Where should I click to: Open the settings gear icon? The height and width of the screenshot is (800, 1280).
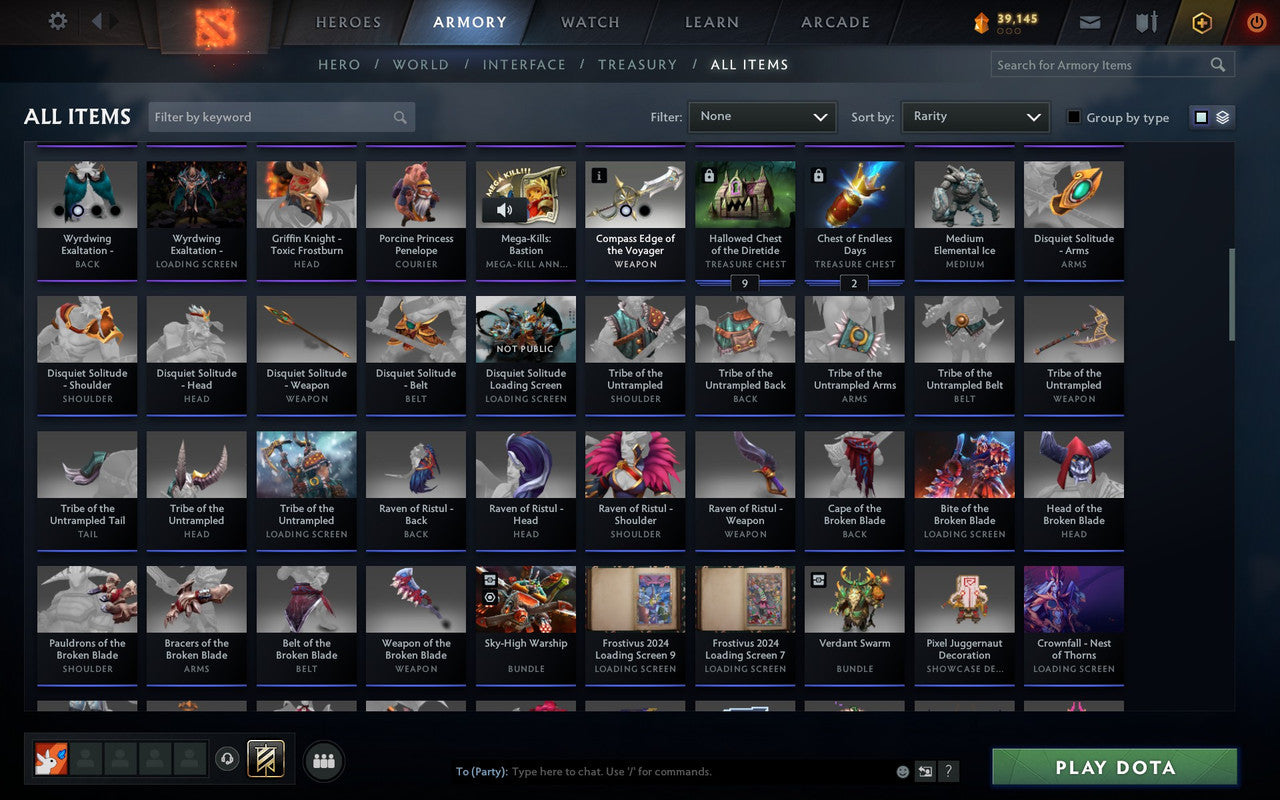(57, 21)
